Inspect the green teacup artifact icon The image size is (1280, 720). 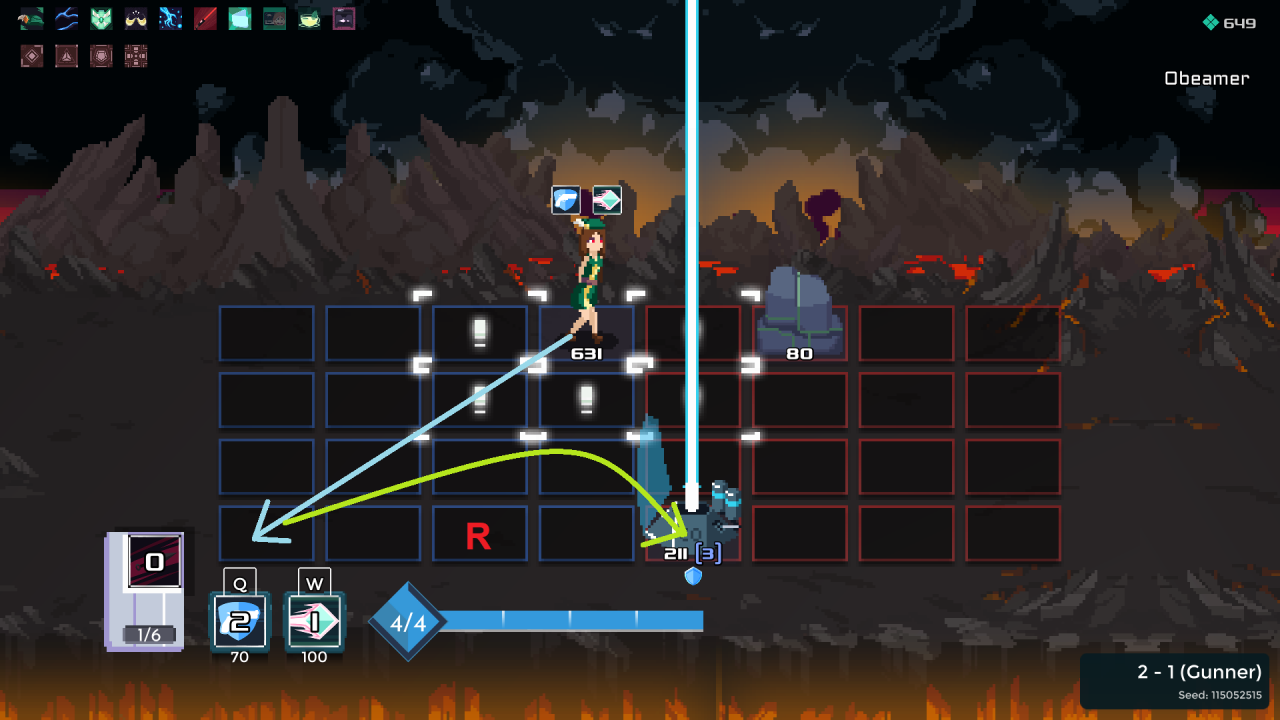tap(309, 18)
